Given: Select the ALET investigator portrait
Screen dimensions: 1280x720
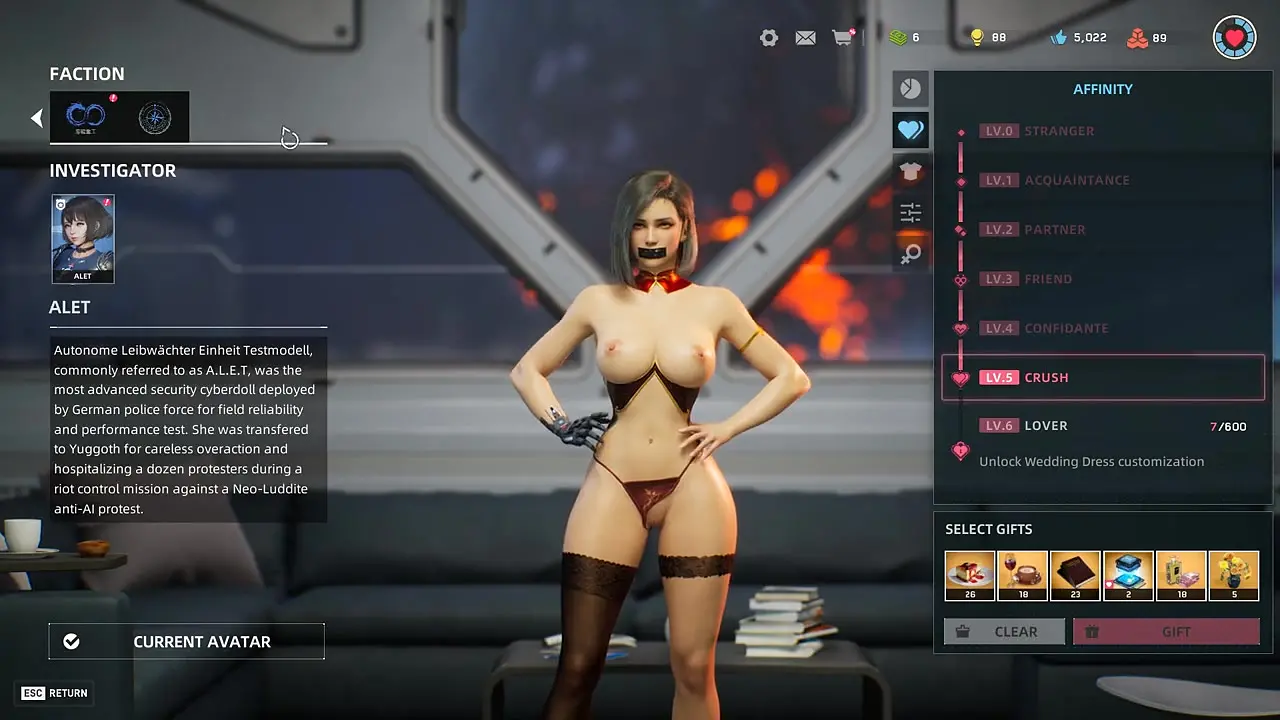Looking at the screenshot, I should (x=83, y=239).
